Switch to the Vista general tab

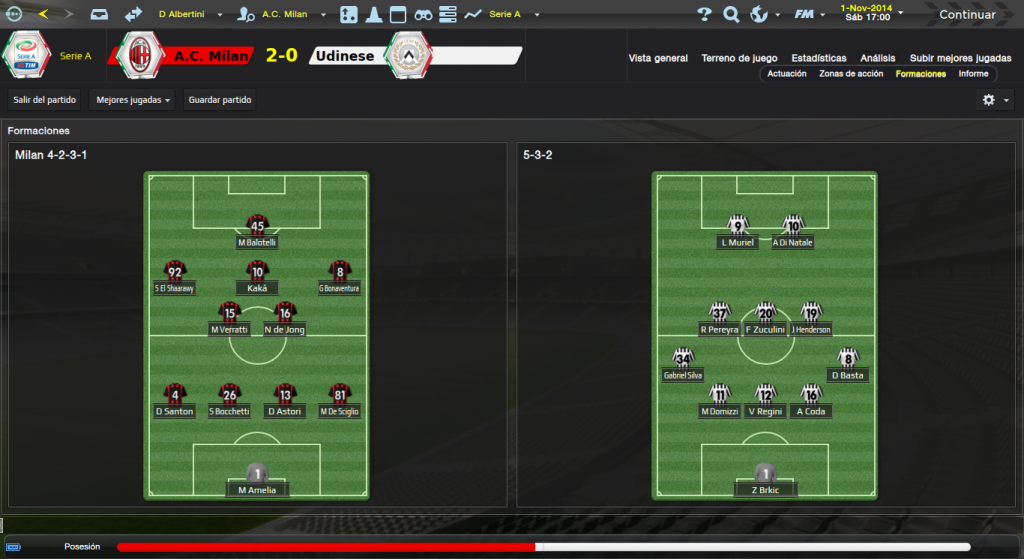click(x=658, y=58)
